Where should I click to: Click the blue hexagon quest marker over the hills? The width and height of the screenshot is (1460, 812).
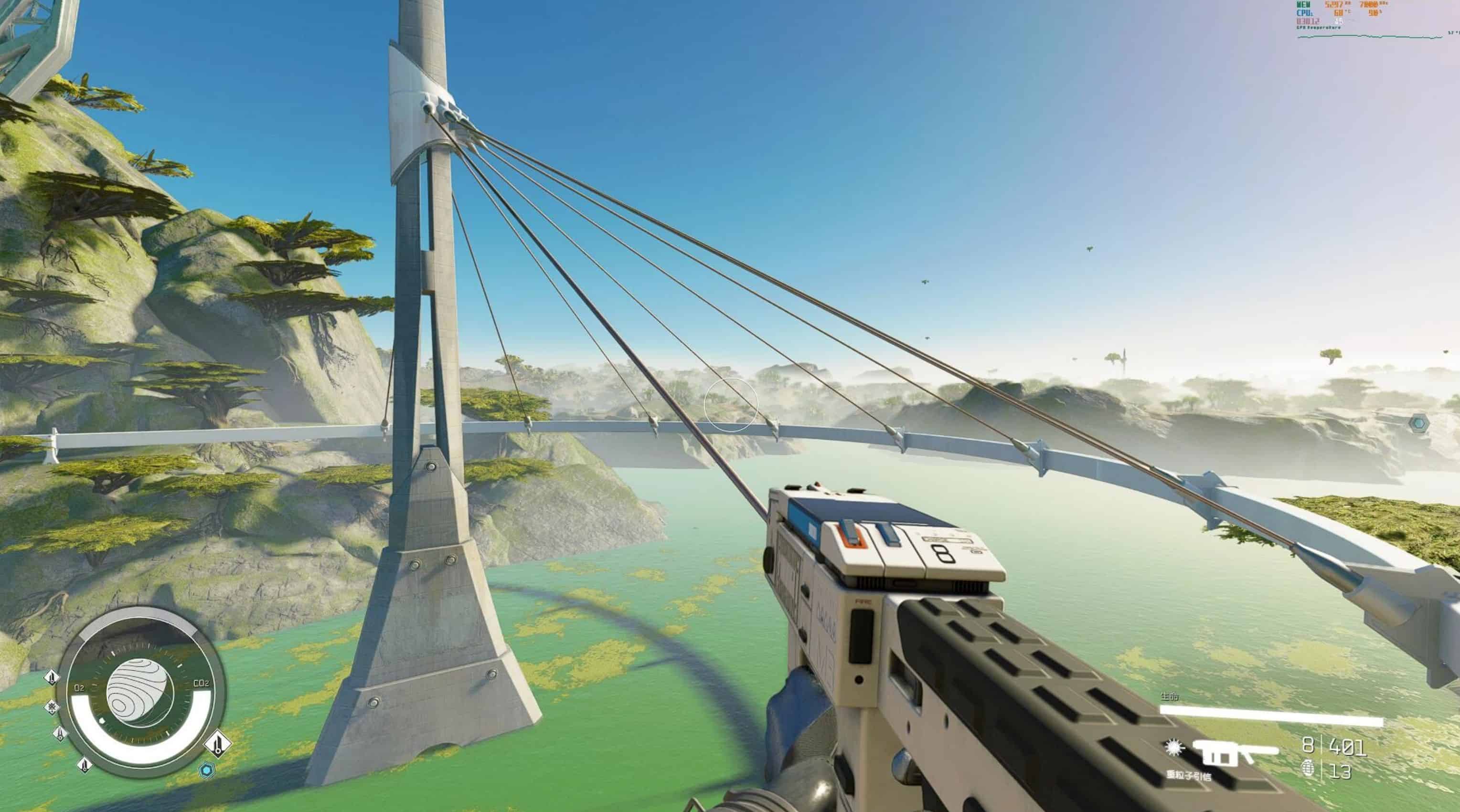pos(1418,423)
